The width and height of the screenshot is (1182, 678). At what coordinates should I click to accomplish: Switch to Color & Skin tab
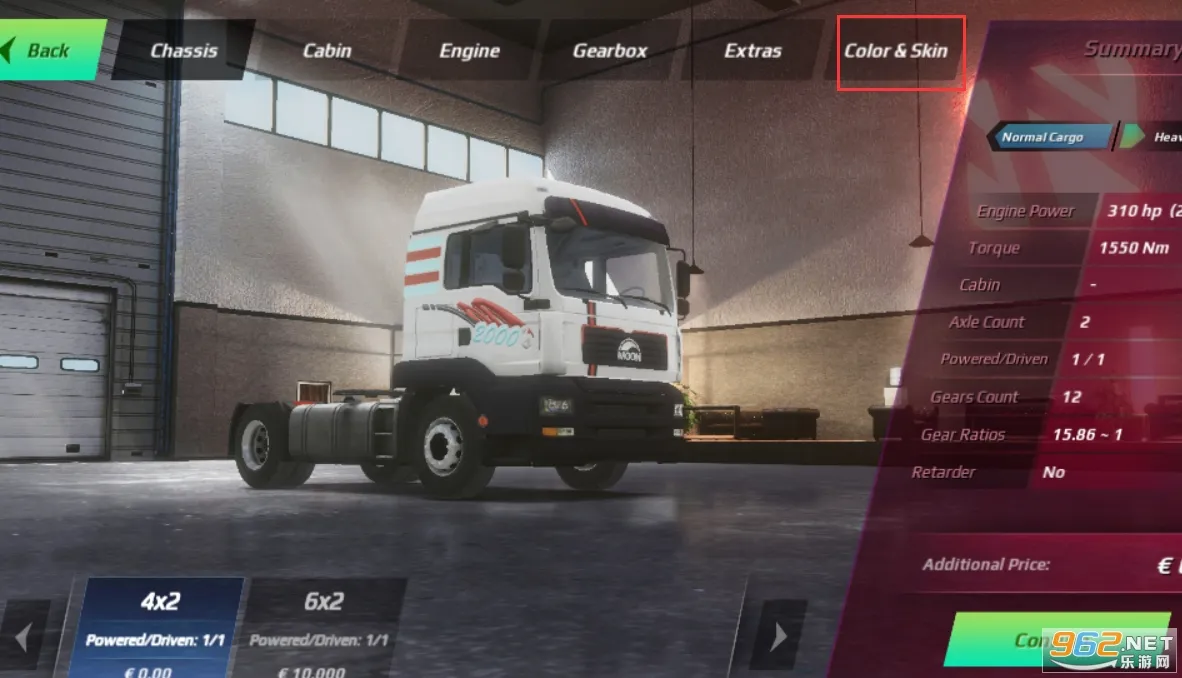896,50
